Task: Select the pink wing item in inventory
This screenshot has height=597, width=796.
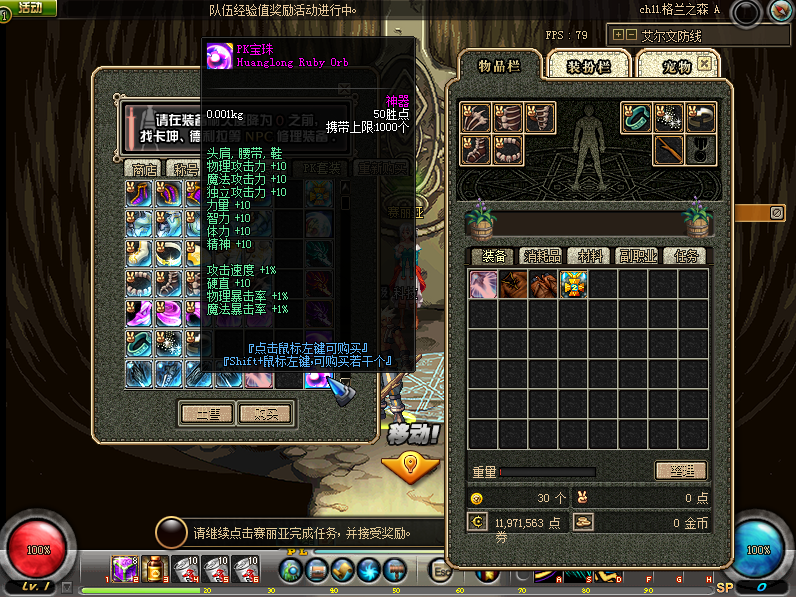Action: pos(484,284)
